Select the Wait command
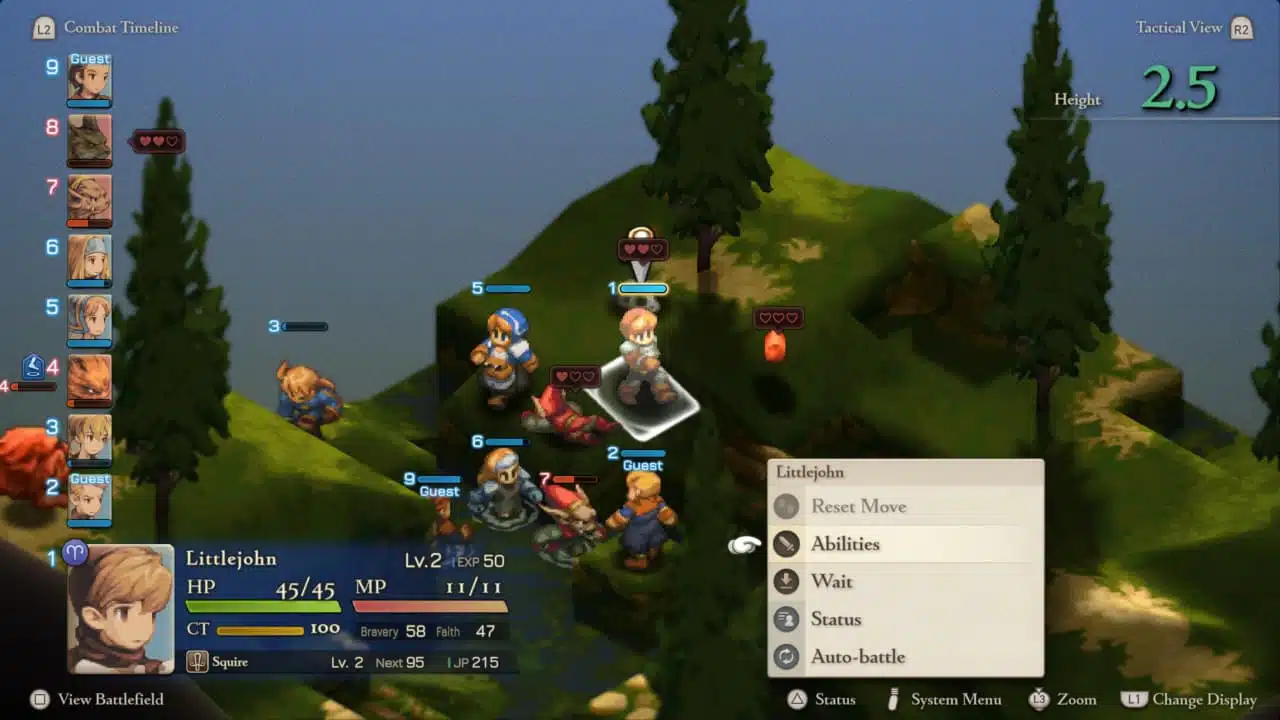The height and width of the screenshot is (720, 1280). (x=832, y=582)
